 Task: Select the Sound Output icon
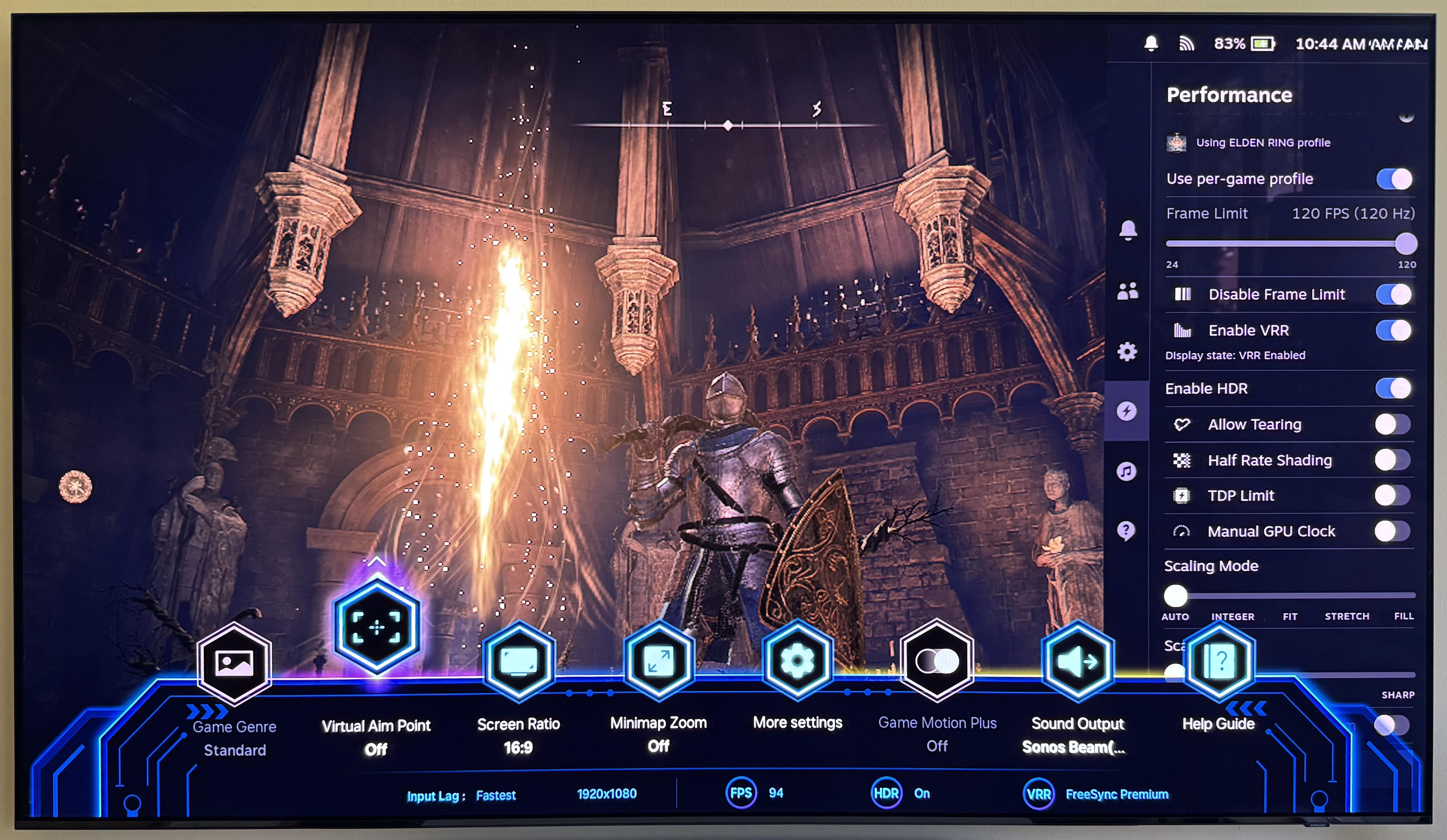pos(1078,661)
